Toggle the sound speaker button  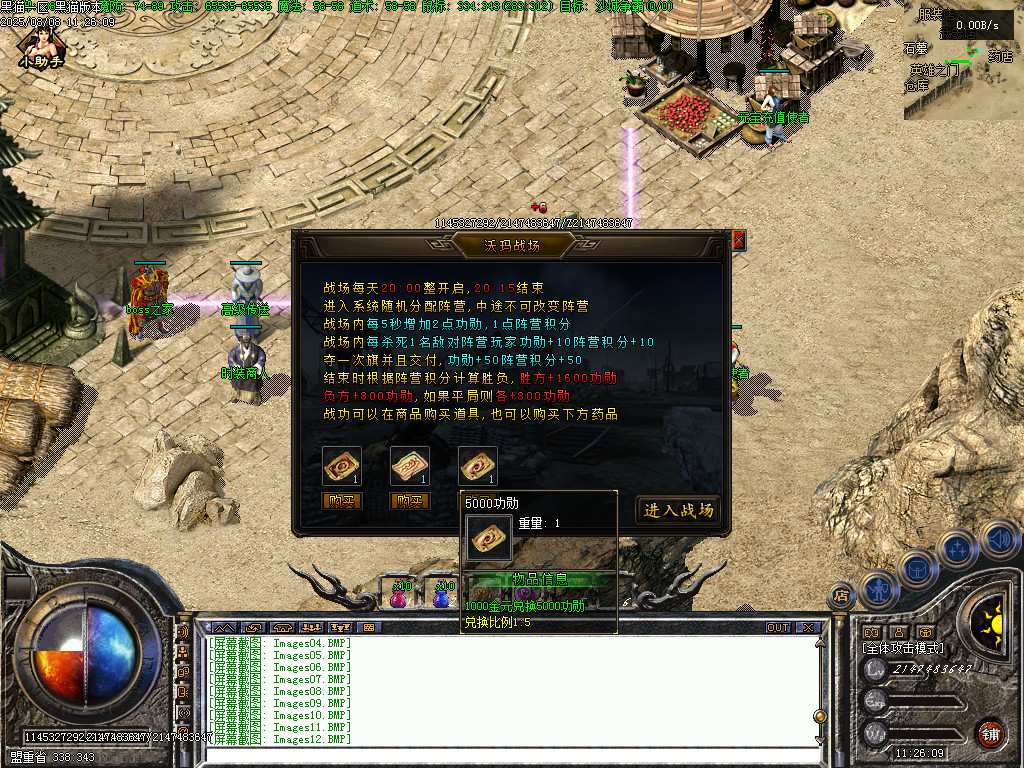998,540
